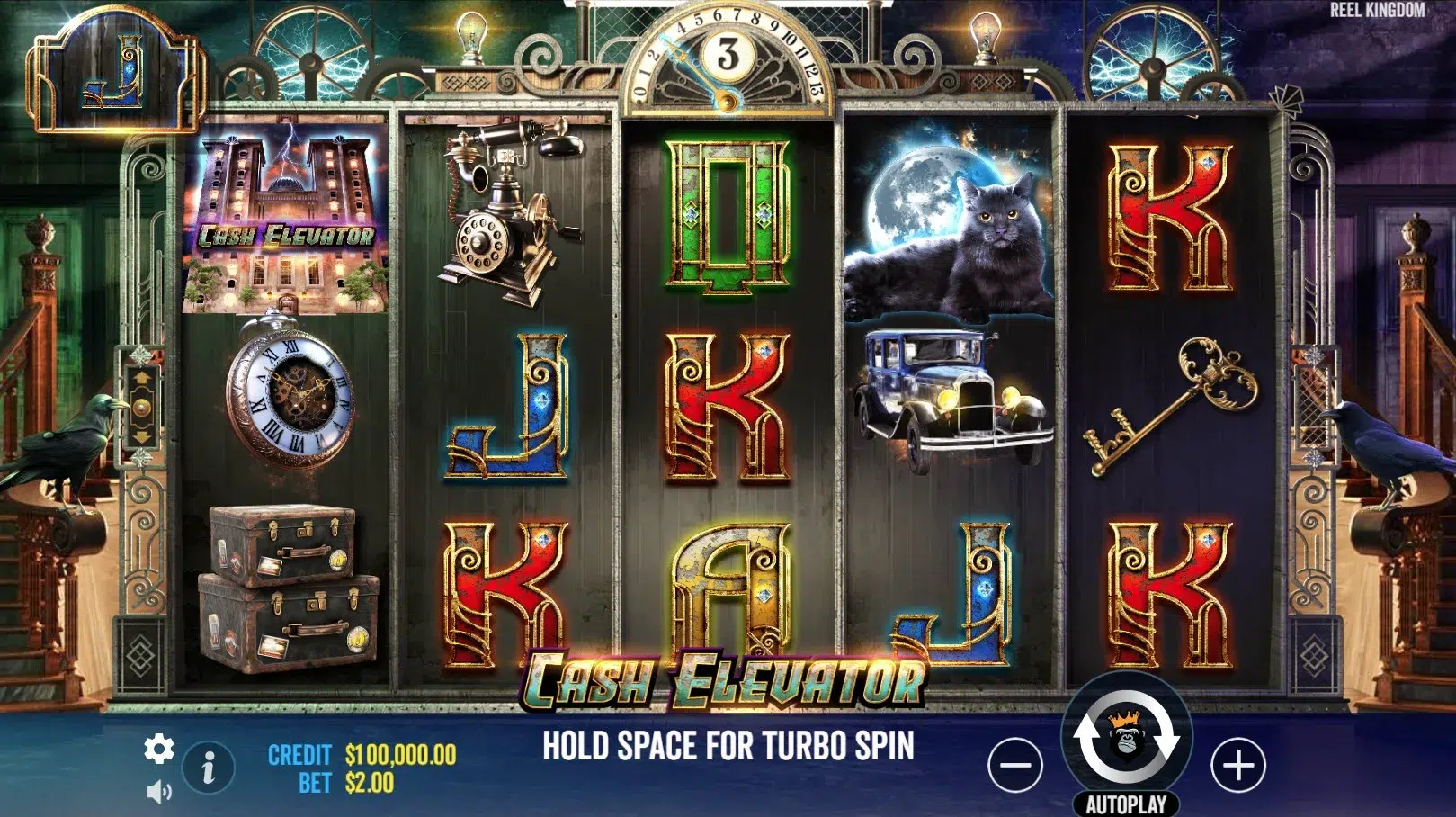Show the game info paytable
The width and height of the screenshot is (1456, 817).
point(209,768)
